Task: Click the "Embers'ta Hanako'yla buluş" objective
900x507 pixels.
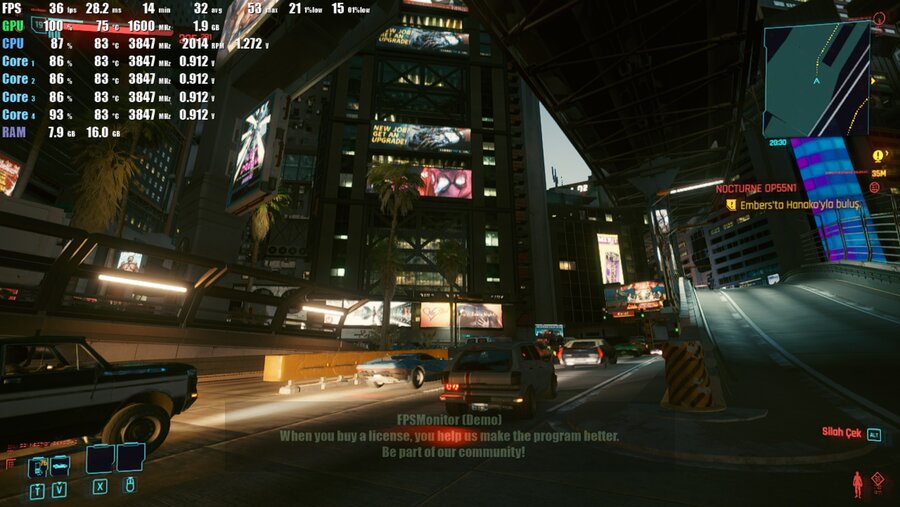Action: click(x=799, y=204)
